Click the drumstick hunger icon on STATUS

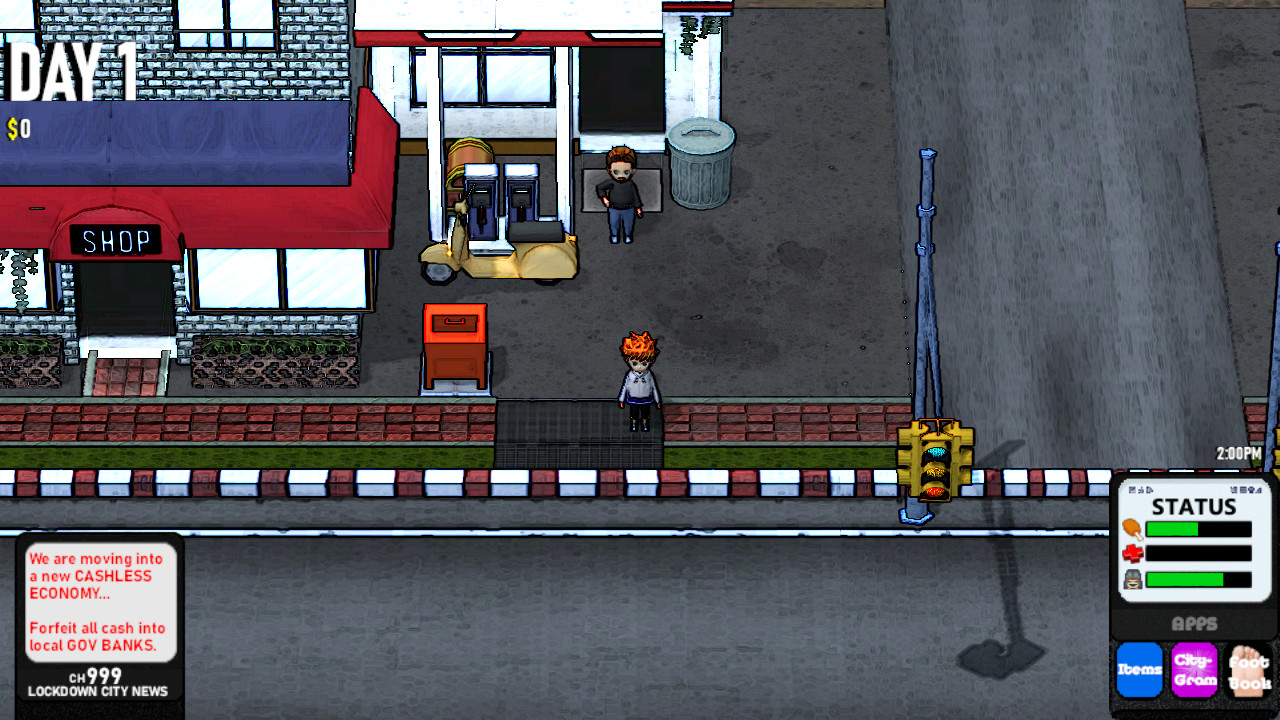point(1133,528)
